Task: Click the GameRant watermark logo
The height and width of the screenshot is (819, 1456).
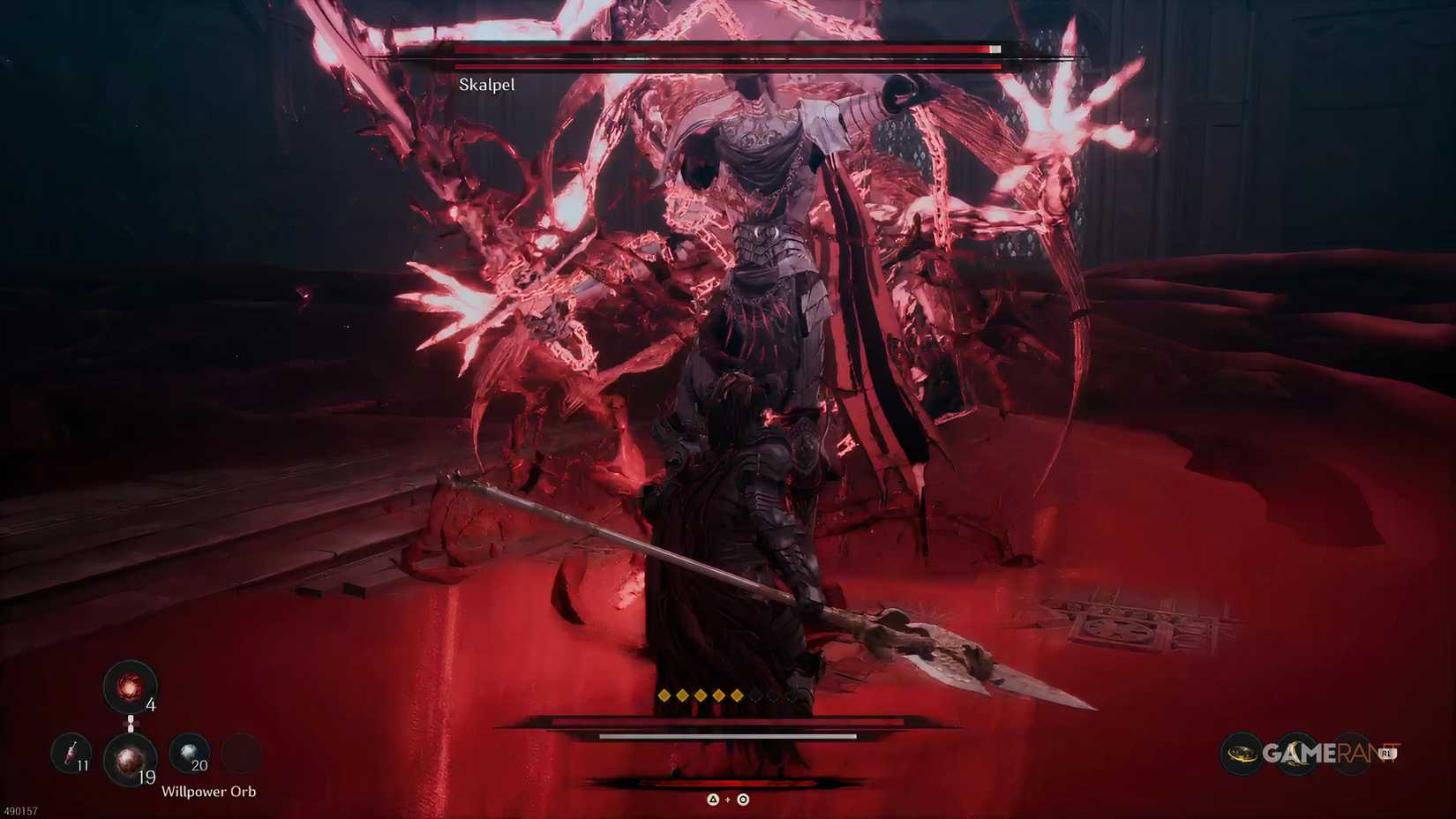Action: (1321, 753)
